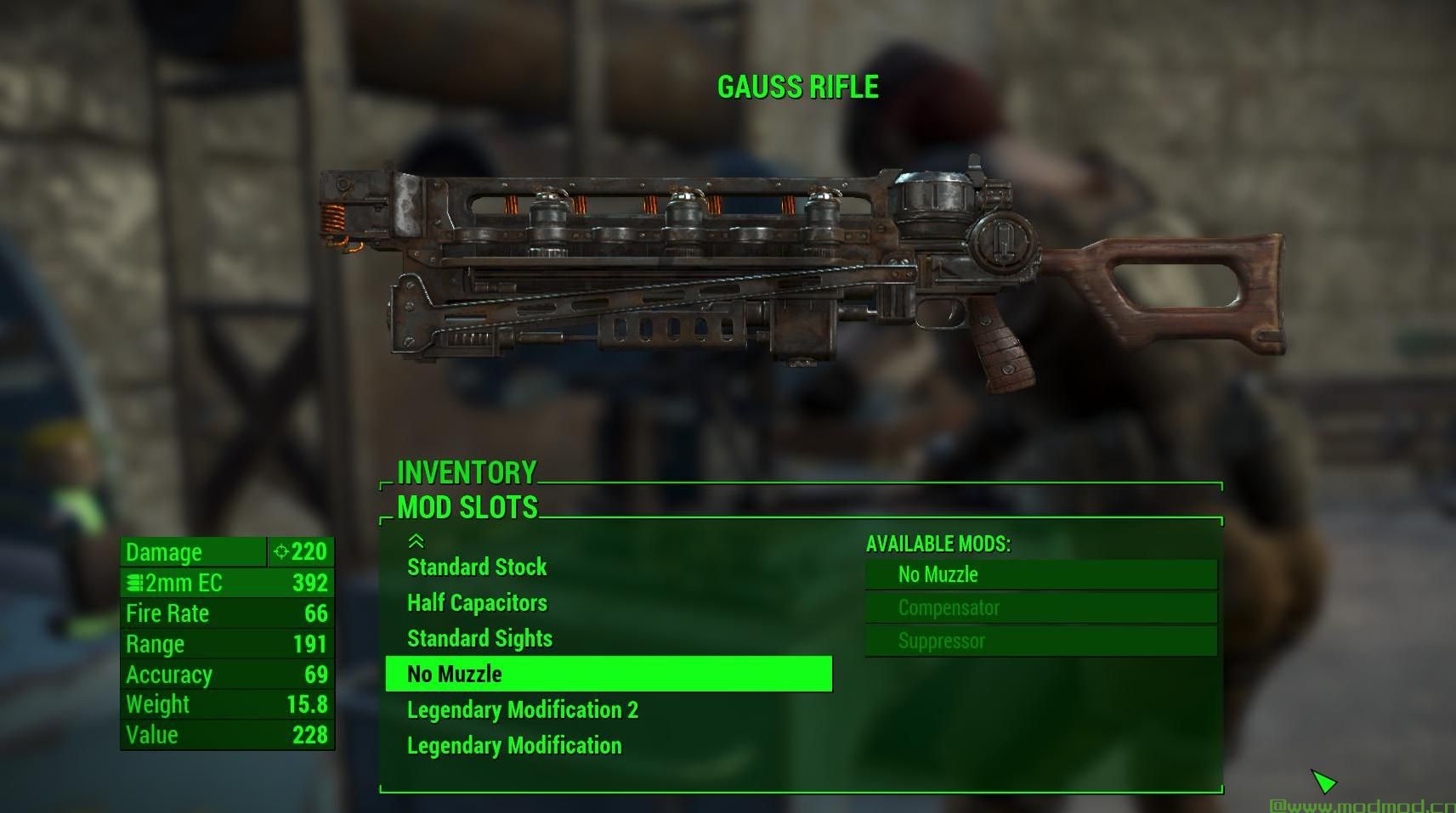This screenshot has height=813, width=1456.
Task: Choose the Suppressor muzzle mod
Action: click(1040, 641)
